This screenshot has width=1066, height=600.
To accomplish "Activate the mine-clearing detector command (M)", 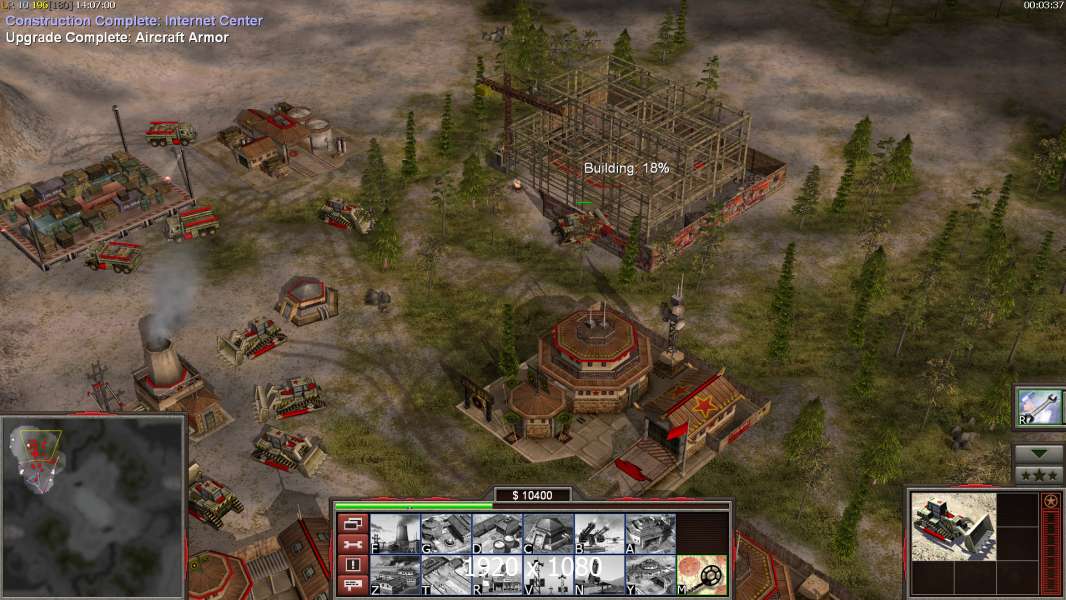I will [x=702, y=575].
